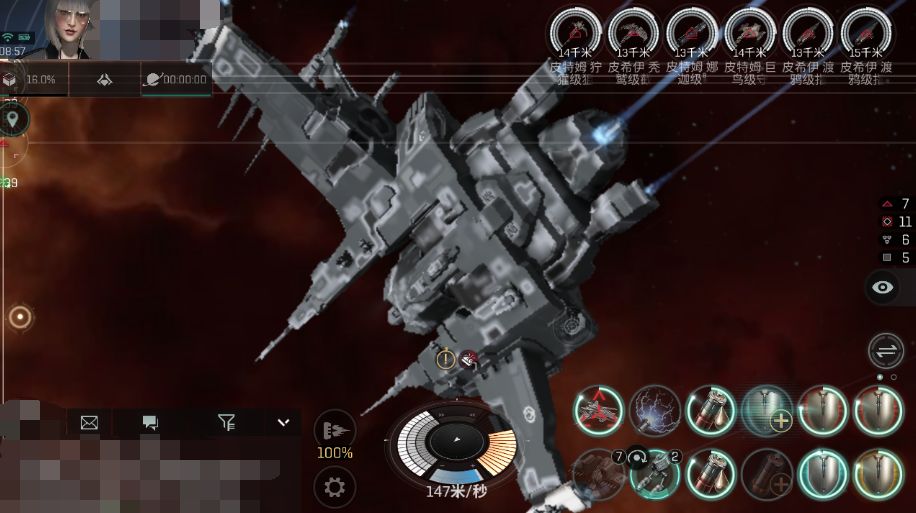Collapse the chat panel with the arrow
The width and height of the screenshot is (916, 513).
click(x=283, y=423)
